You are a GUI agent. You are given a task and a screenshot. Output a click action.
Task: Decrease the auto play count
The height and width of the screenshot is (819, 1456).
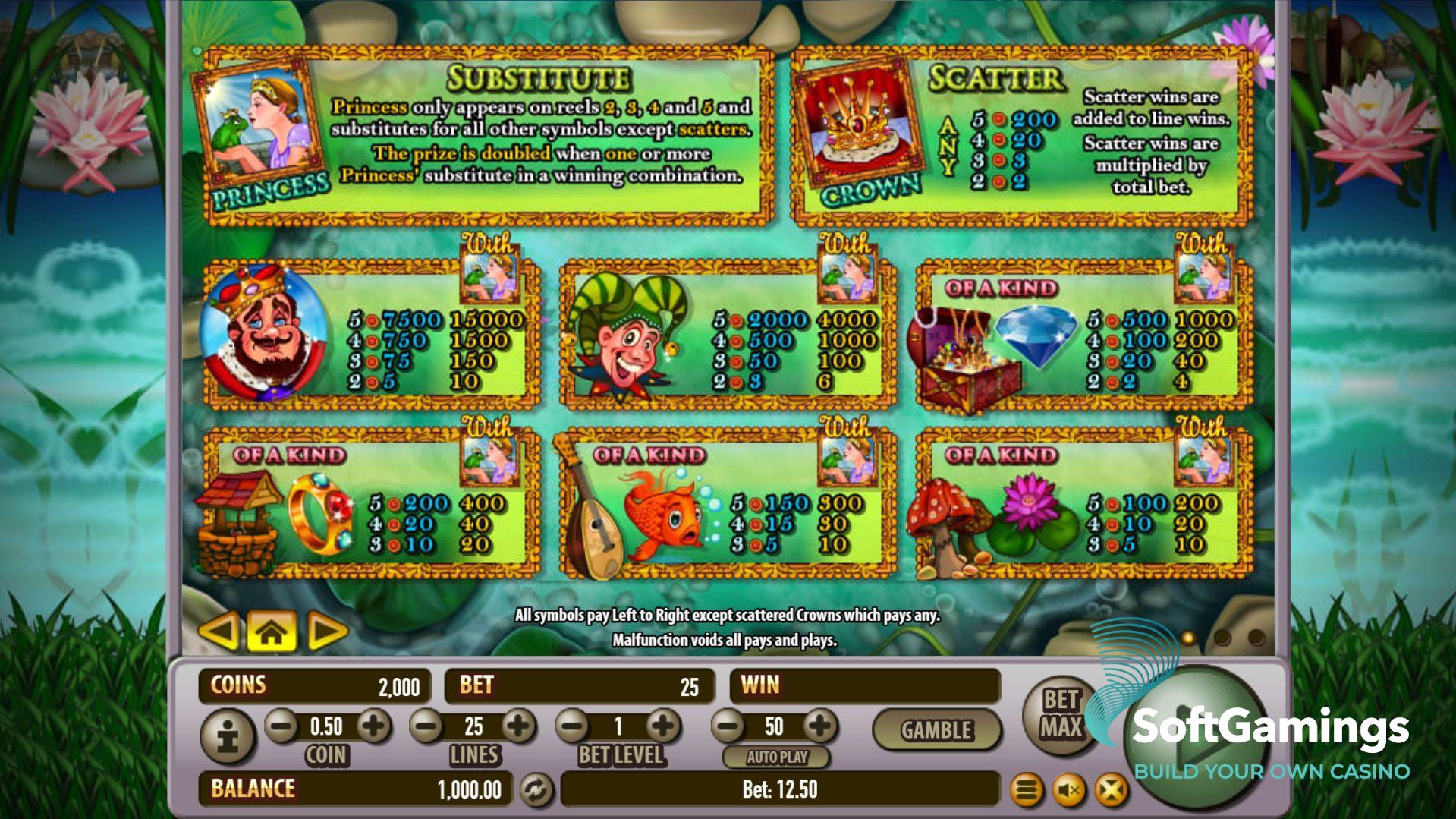(728, 726)
